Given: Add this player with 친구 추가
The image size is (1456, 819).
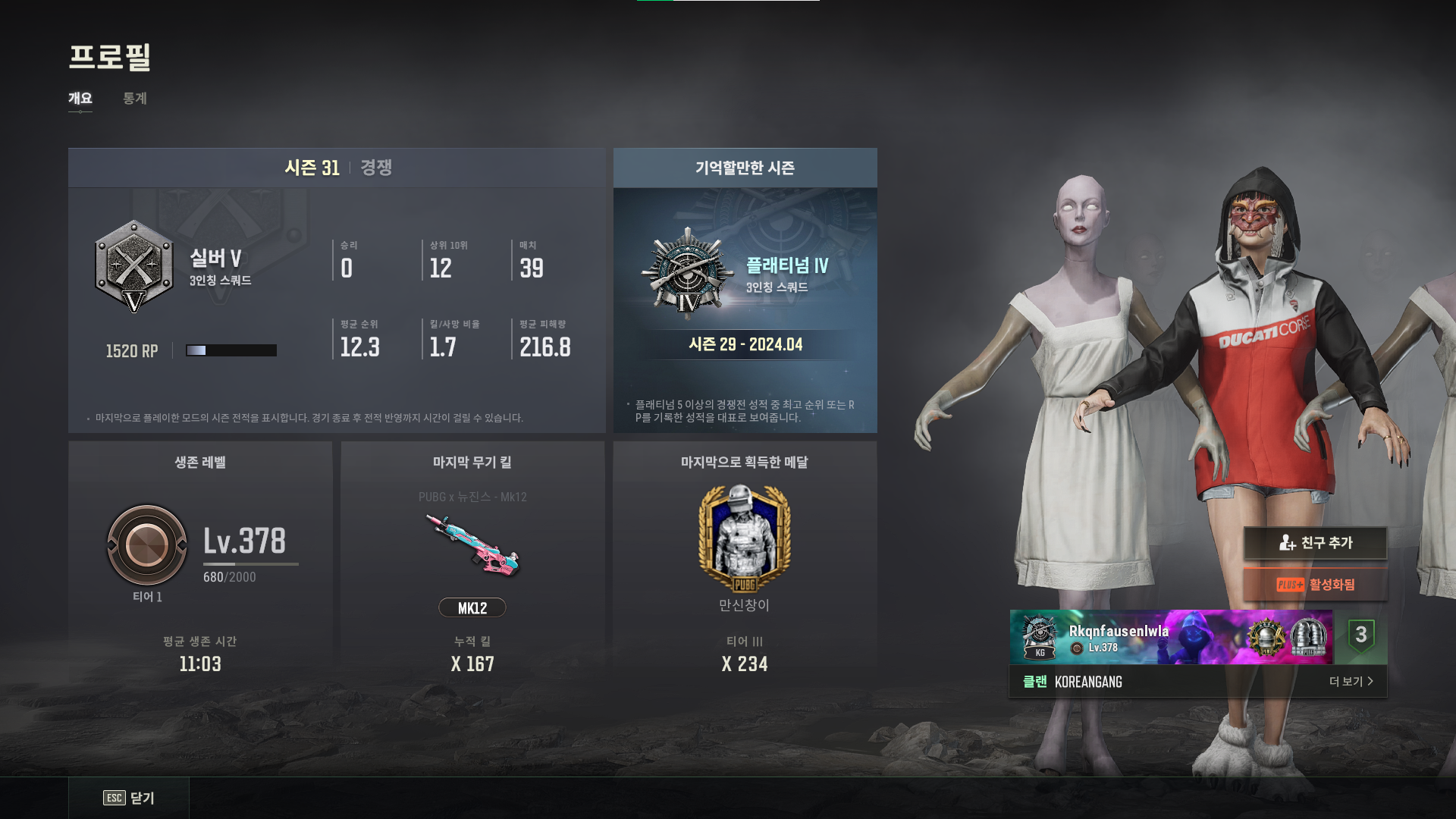Looking at the screenshot, I should (1315, 543).
